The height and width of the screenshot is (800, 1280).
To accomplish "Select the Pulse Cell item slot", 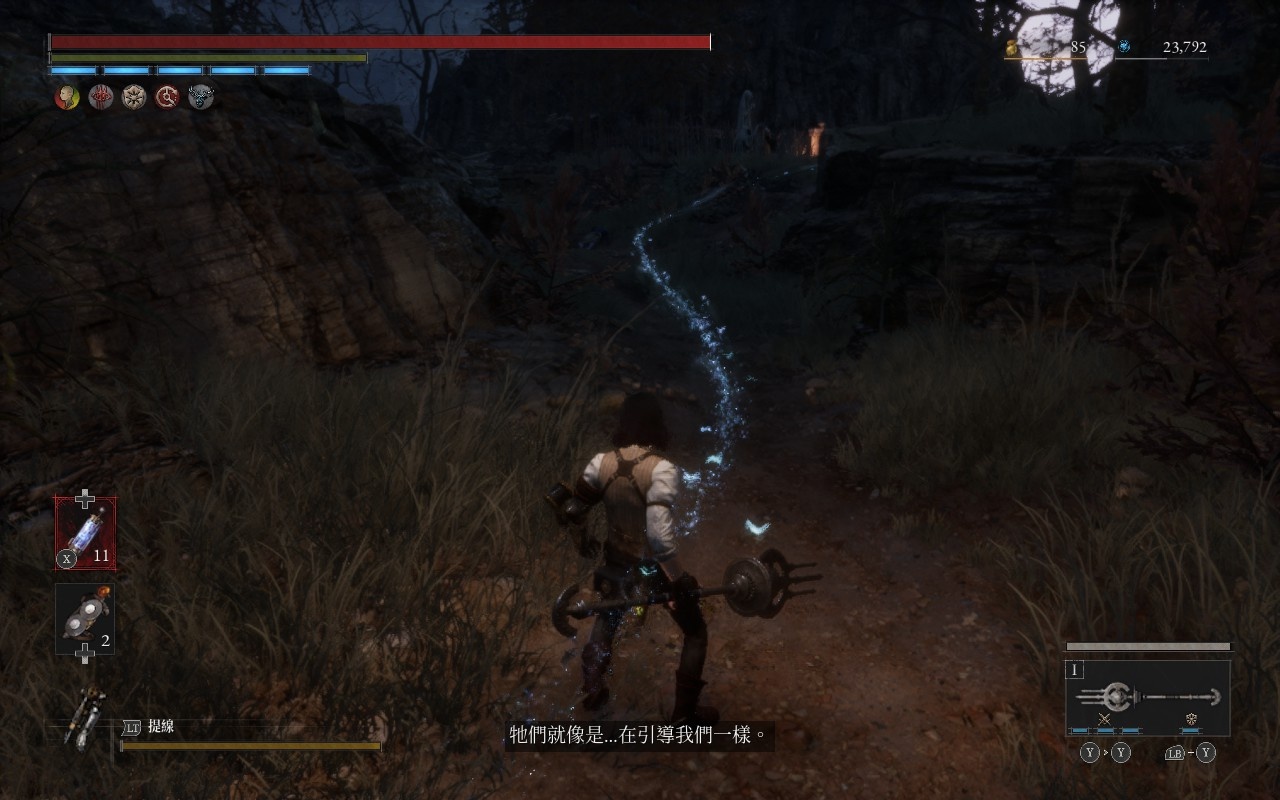I will tap(85, 533).
